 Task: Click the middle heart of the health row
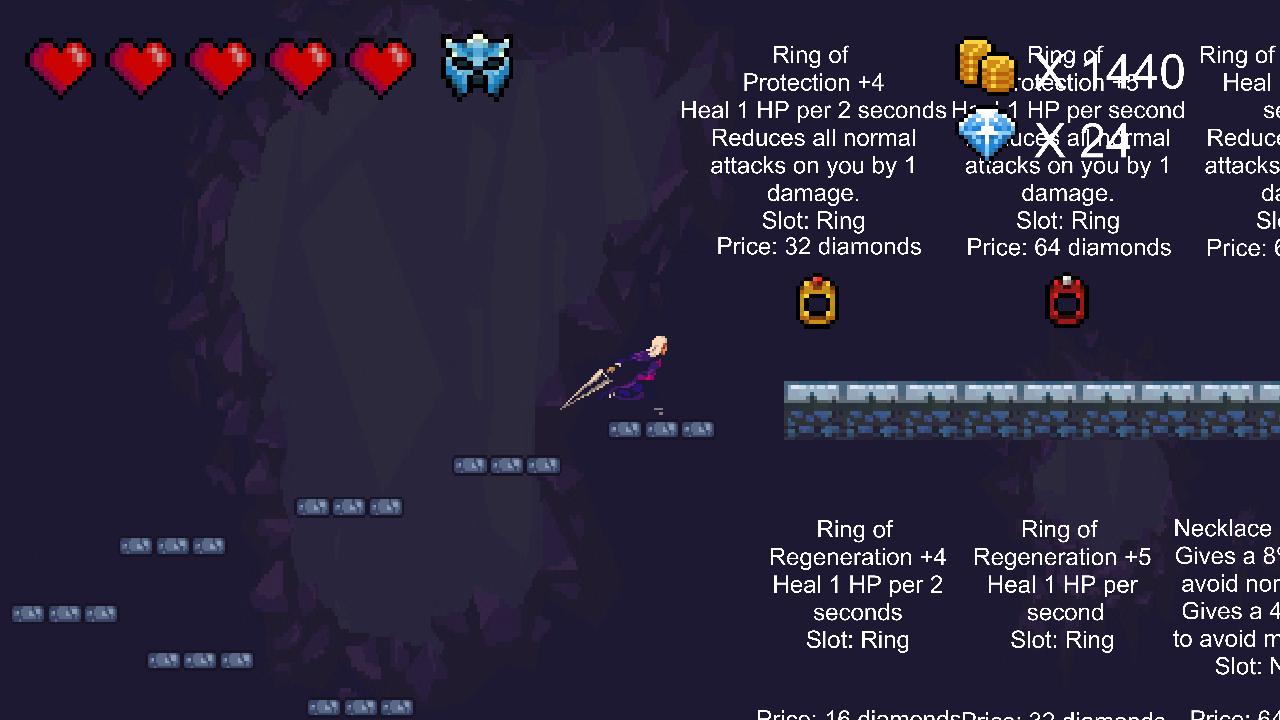[220, 65]
